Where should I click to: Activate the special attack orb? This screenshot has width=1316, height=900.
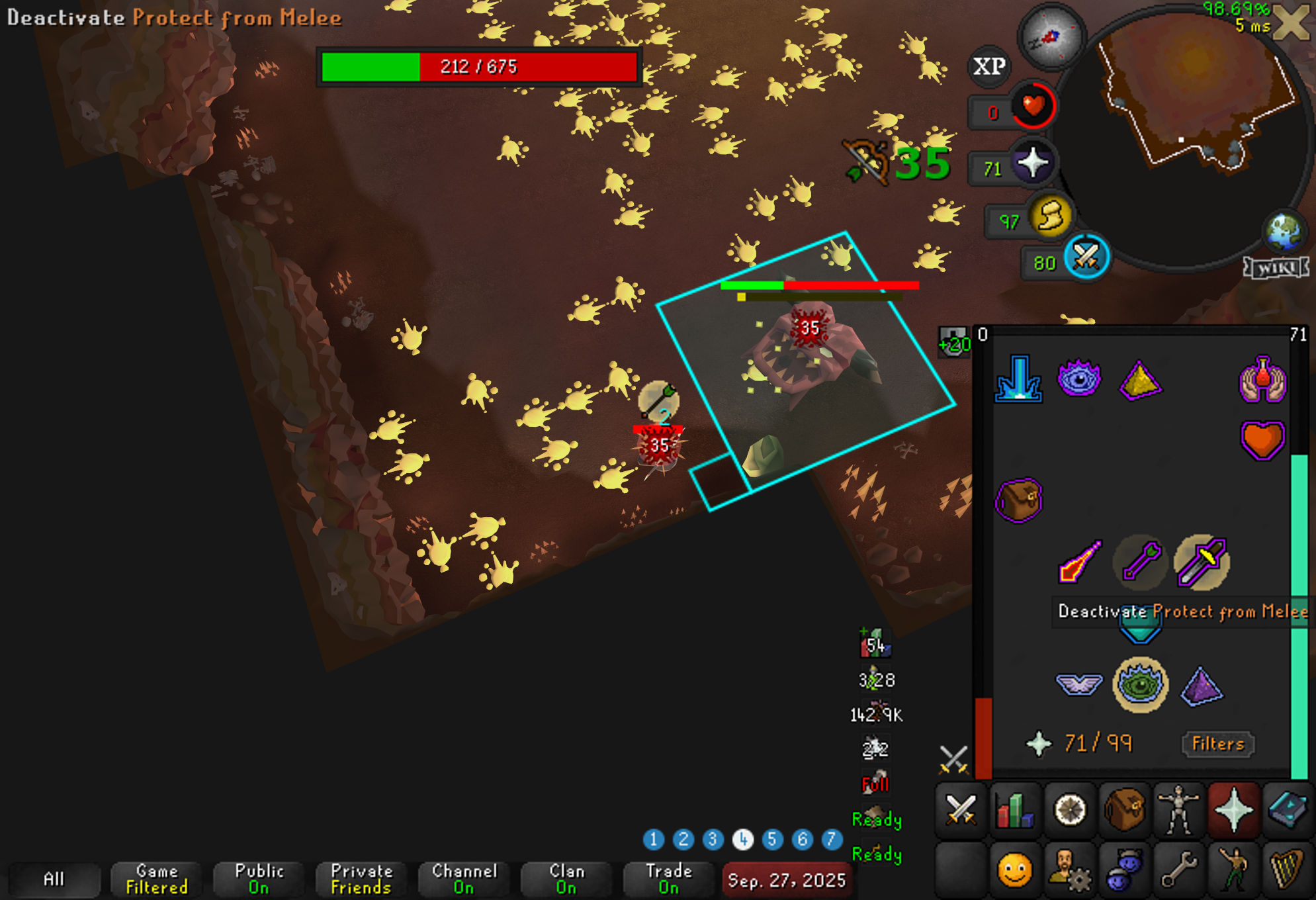[x=1086, y=257]
